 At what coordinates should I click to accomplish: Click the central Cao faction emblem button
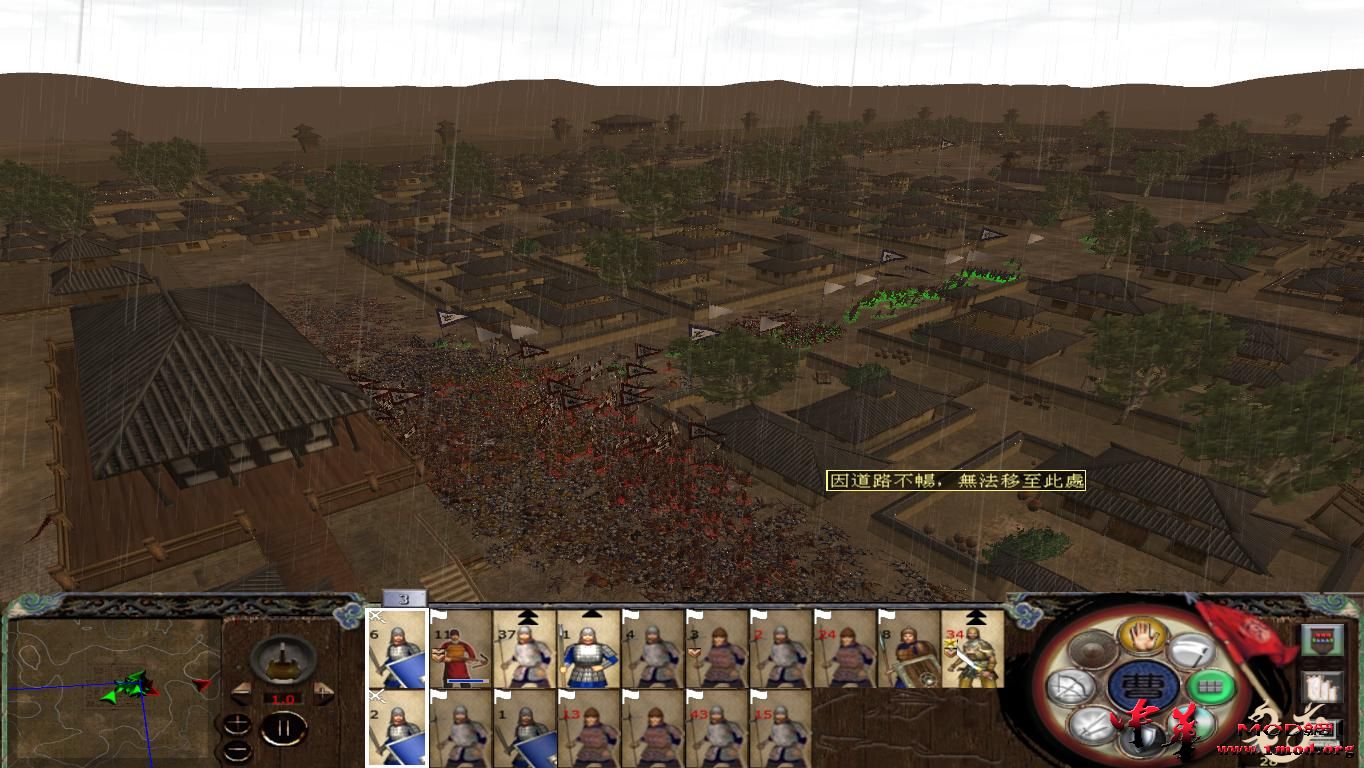[x=1145, y=685]
